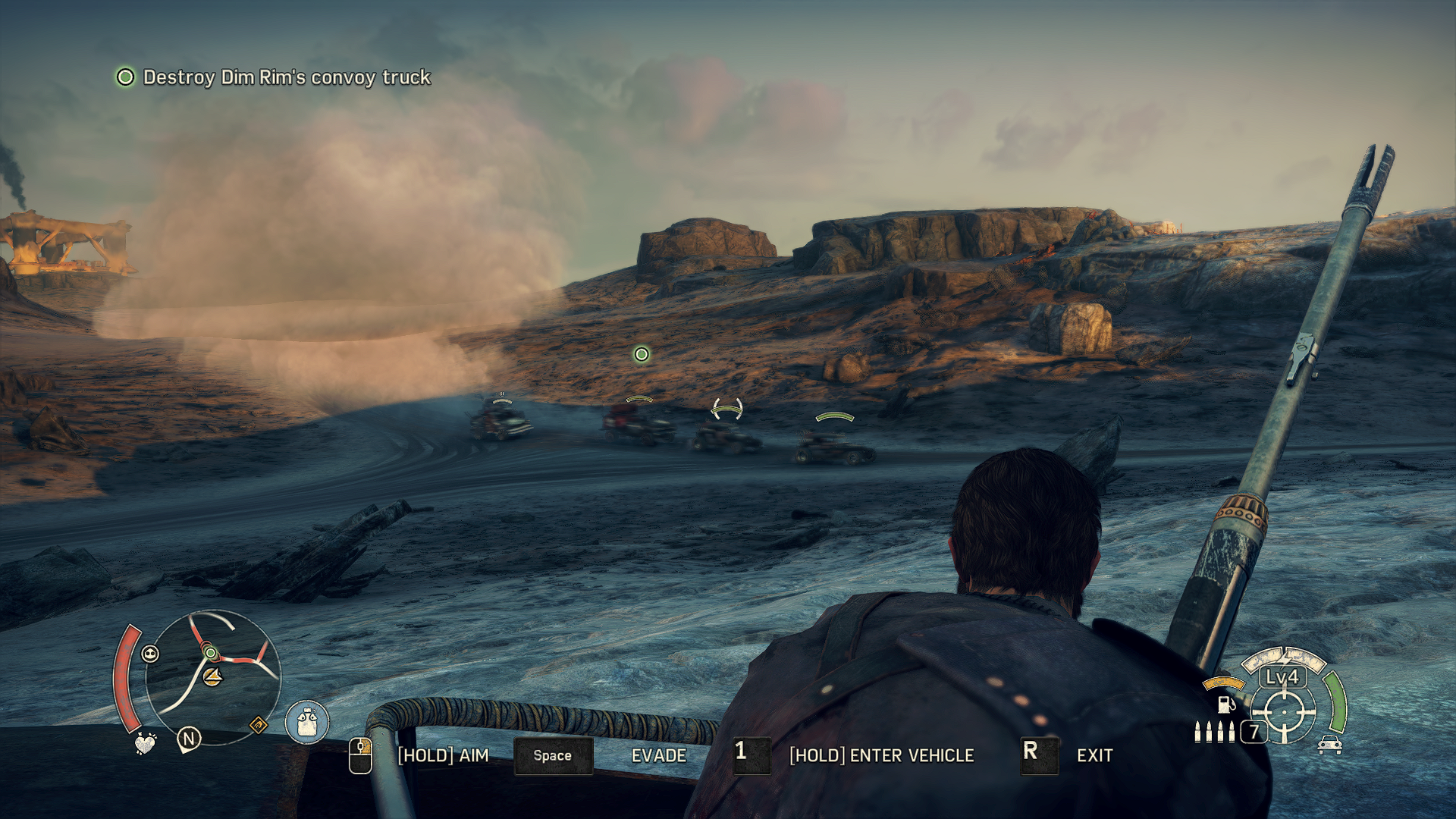Screen dimensions: 1456x819
Task: Select the car condition icon
Action: point(1329,745)
